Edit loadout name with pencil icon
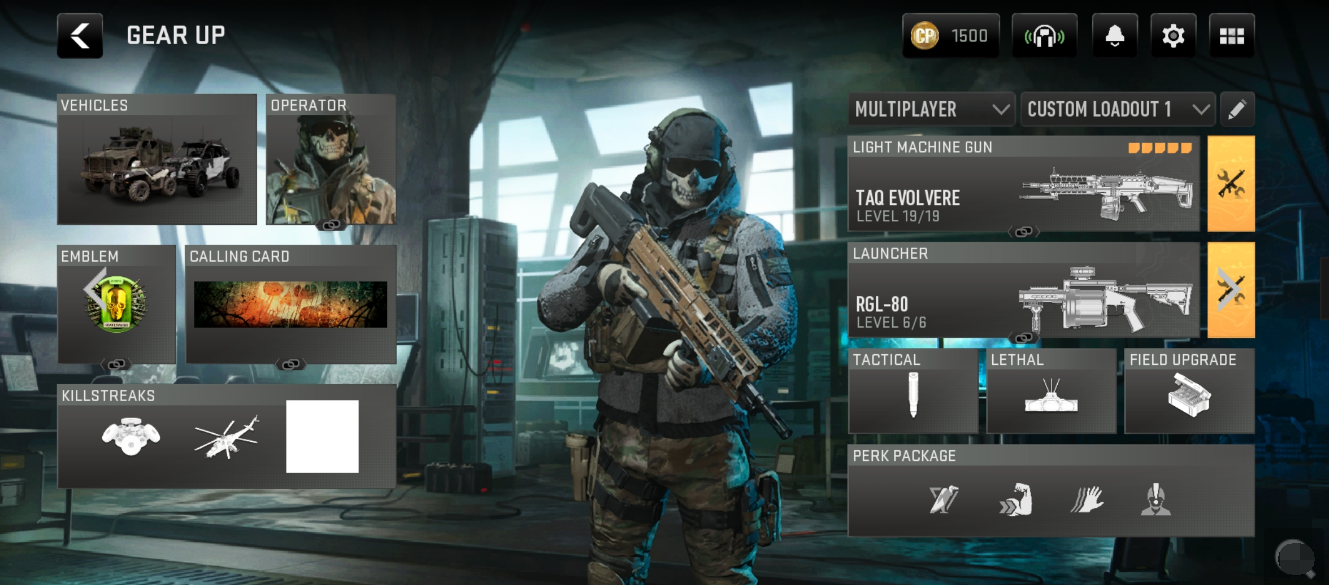 coord(1237,109)
